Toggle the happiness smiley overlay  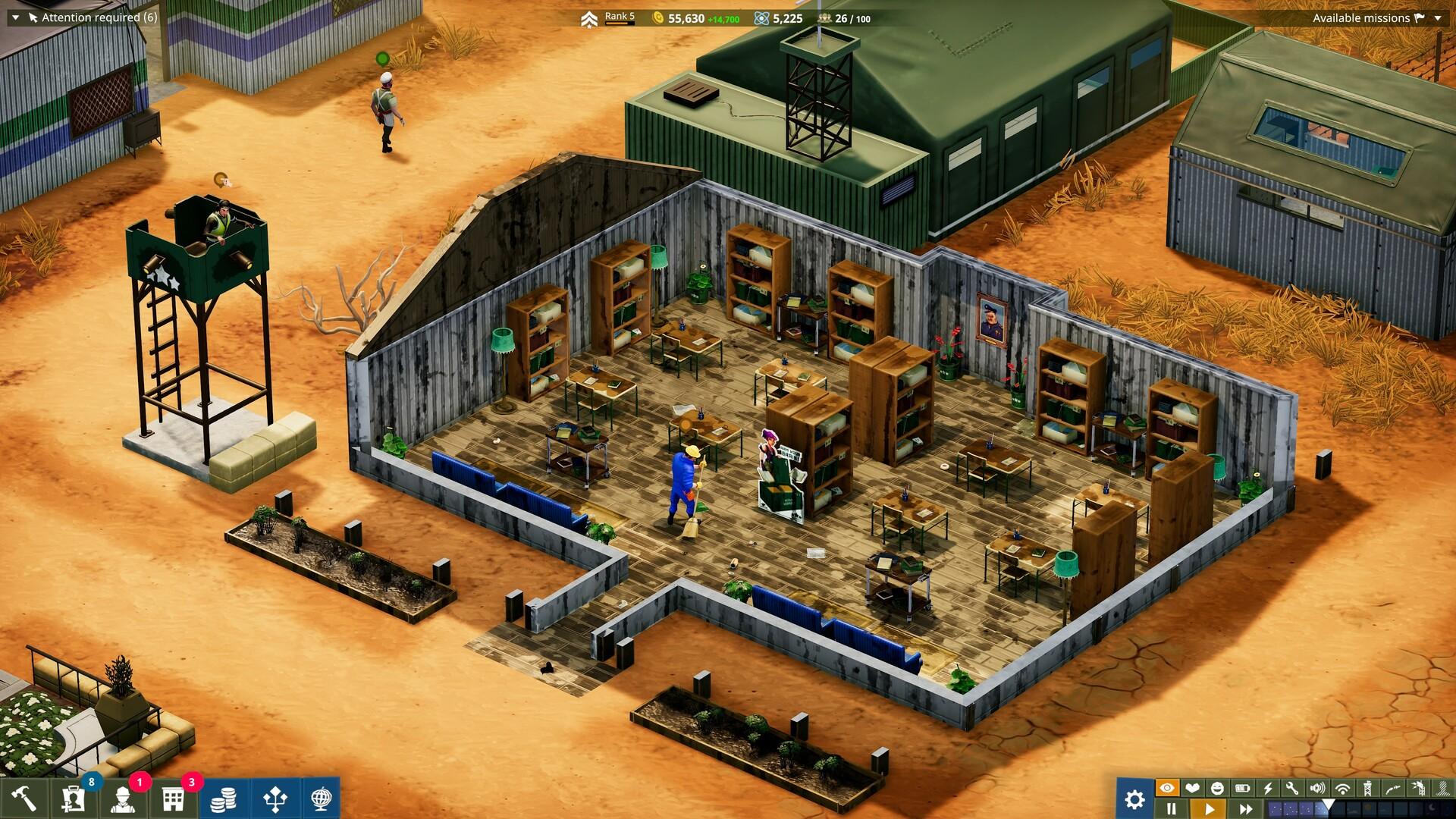coord(1217,788)
